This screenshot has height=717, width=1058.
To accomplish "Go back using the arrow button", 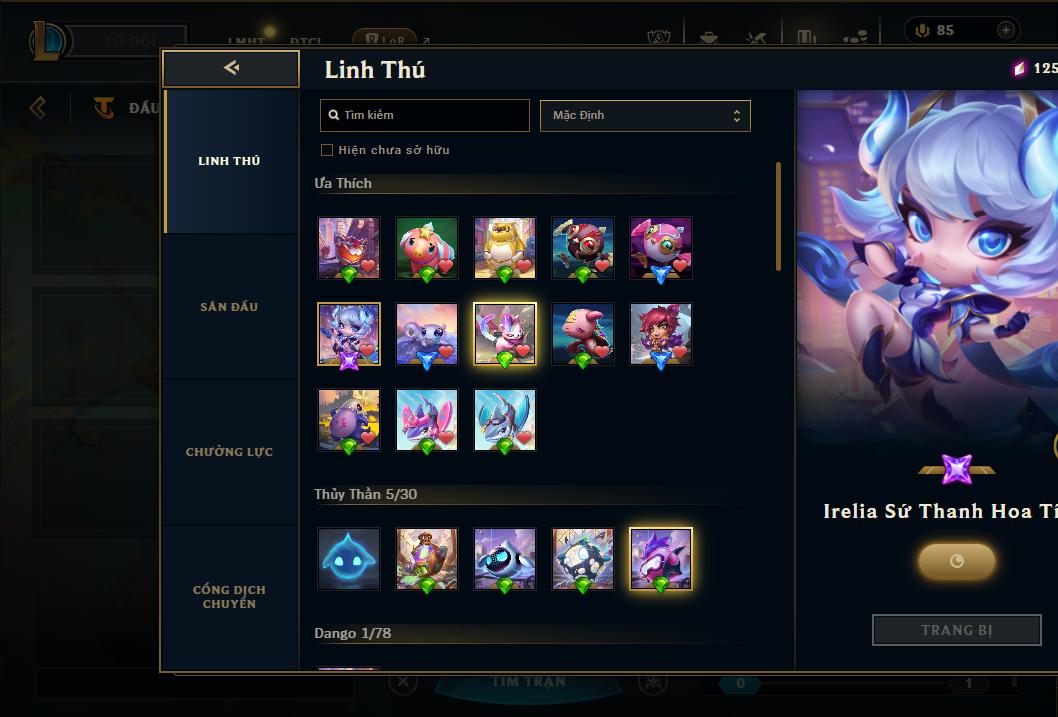I will 231,68.
